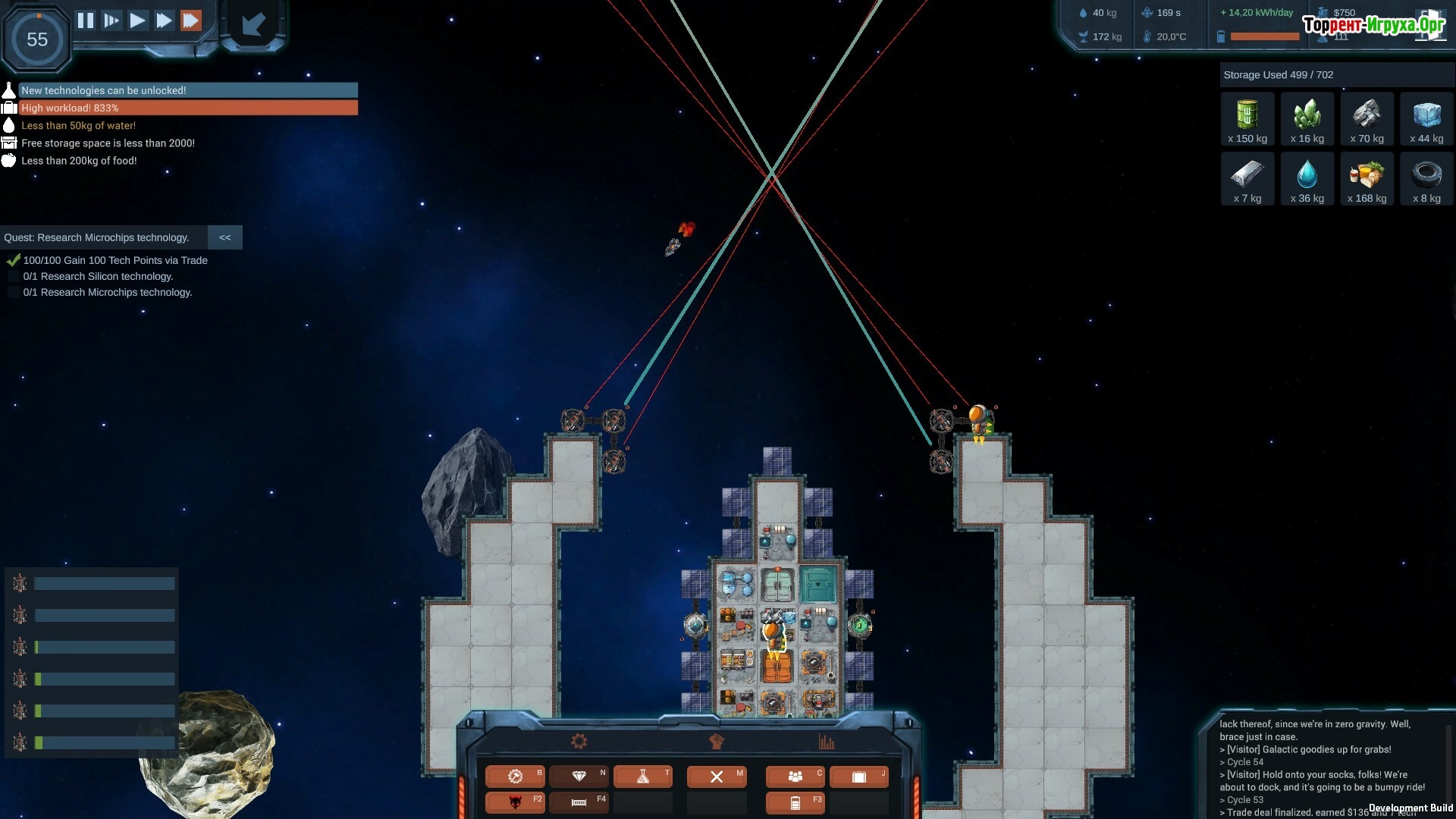
Task: Click the diagonal arrow button
Action: 253,24
